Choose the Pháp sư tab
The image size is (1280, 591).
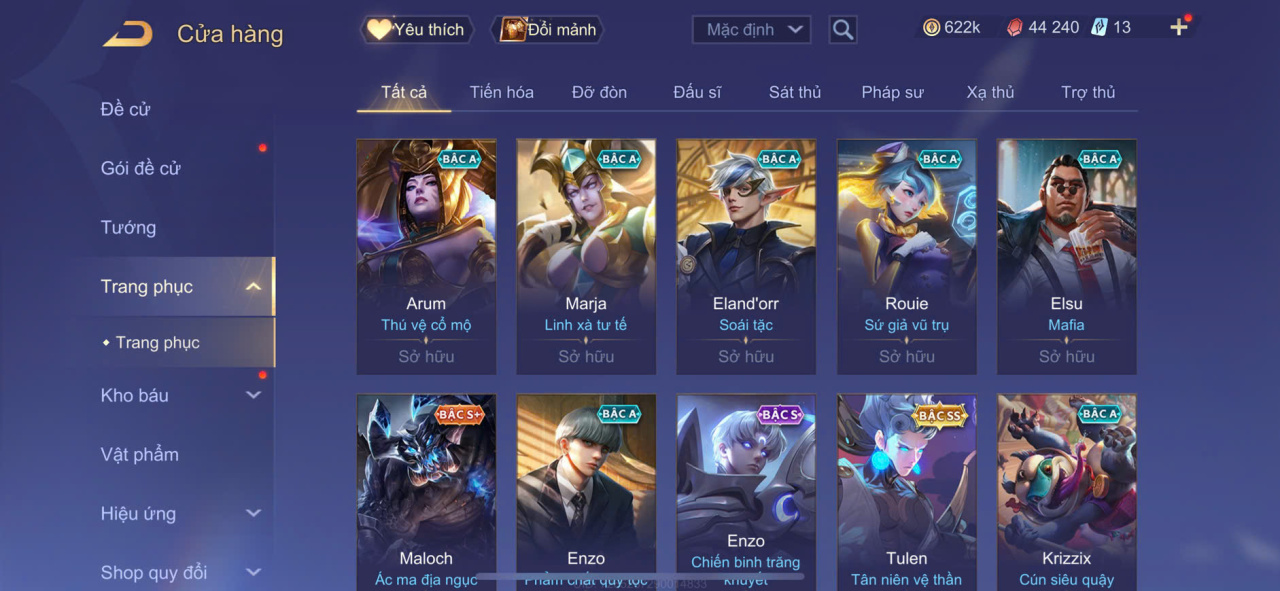pyautogui.click(x=892, y=92)
